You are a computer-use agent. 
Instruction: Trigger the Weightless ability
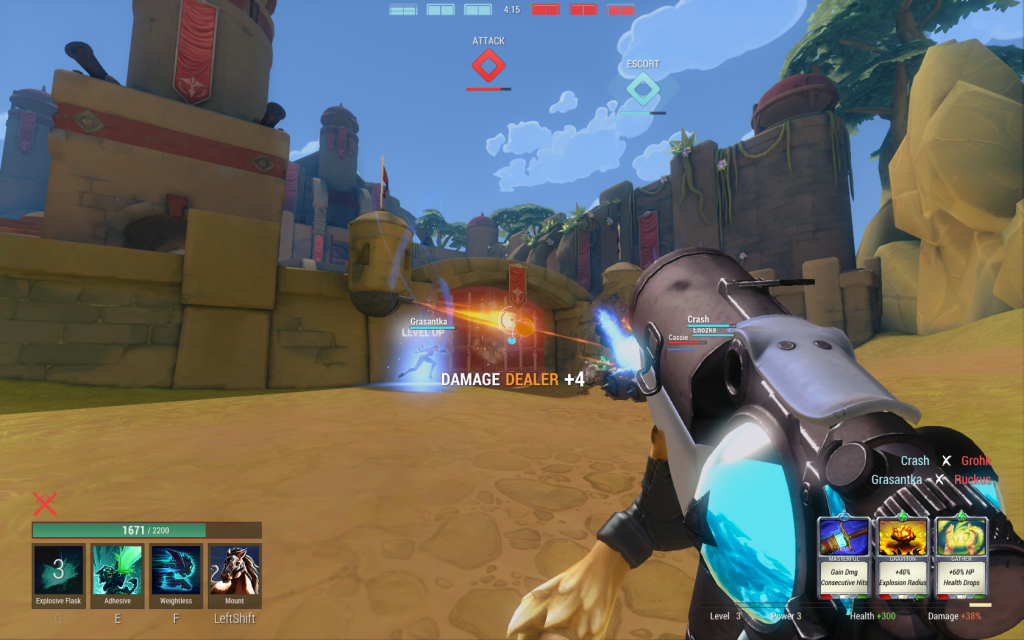176,569
